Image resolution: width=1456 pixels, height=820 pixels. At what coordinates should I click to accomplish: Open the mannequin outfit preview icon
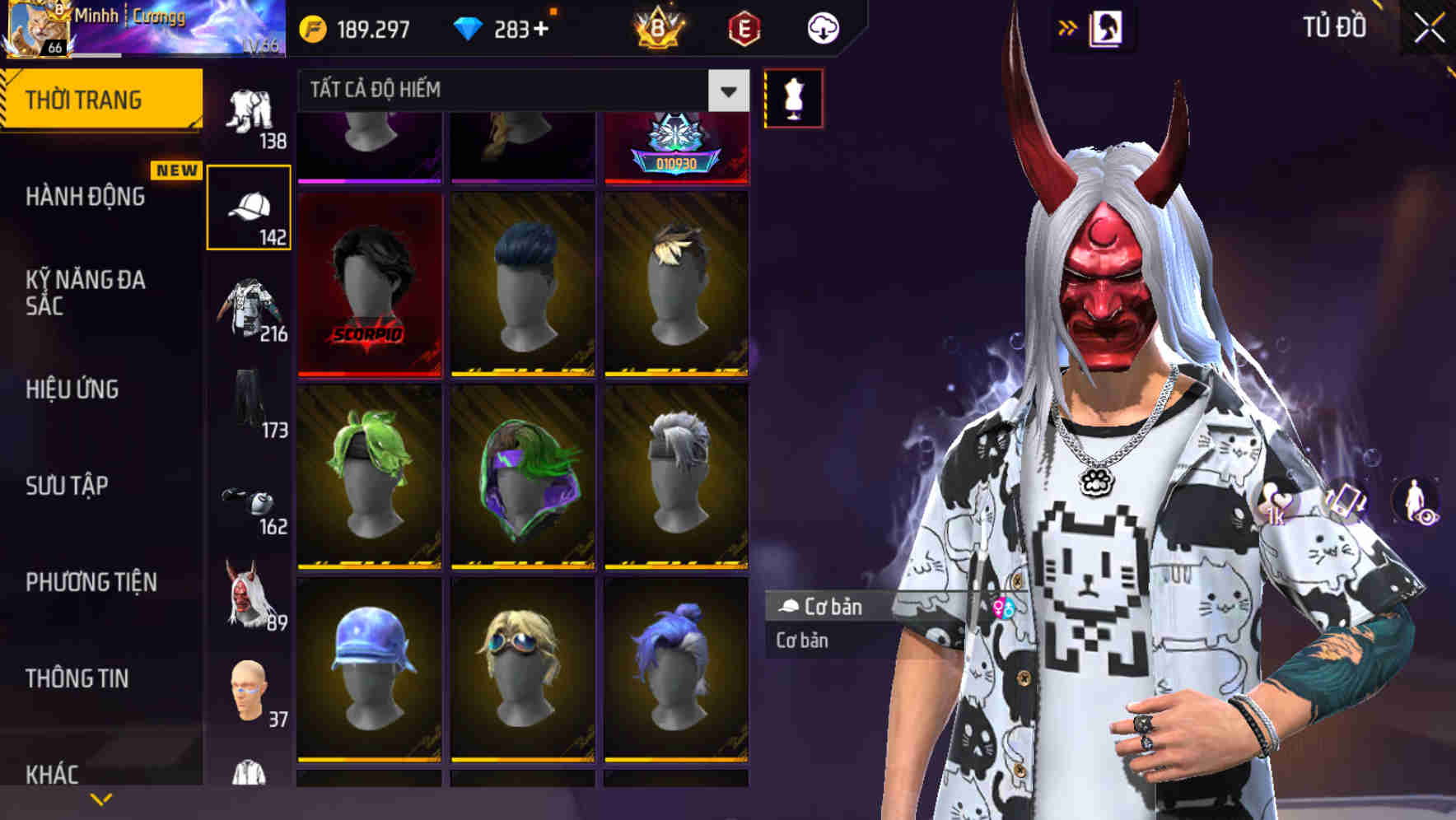pyautogui.click(x=793, y=97)
